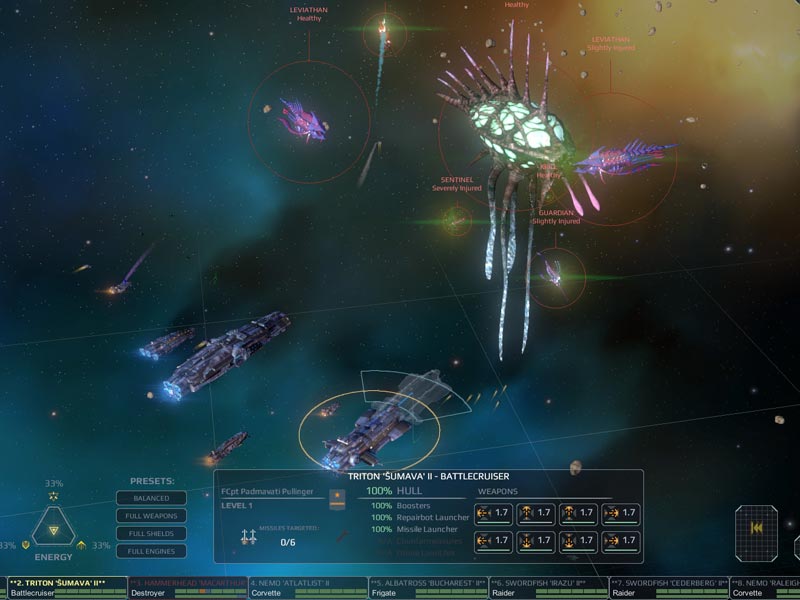Click the Boosters subsystem row

(419, 505)
